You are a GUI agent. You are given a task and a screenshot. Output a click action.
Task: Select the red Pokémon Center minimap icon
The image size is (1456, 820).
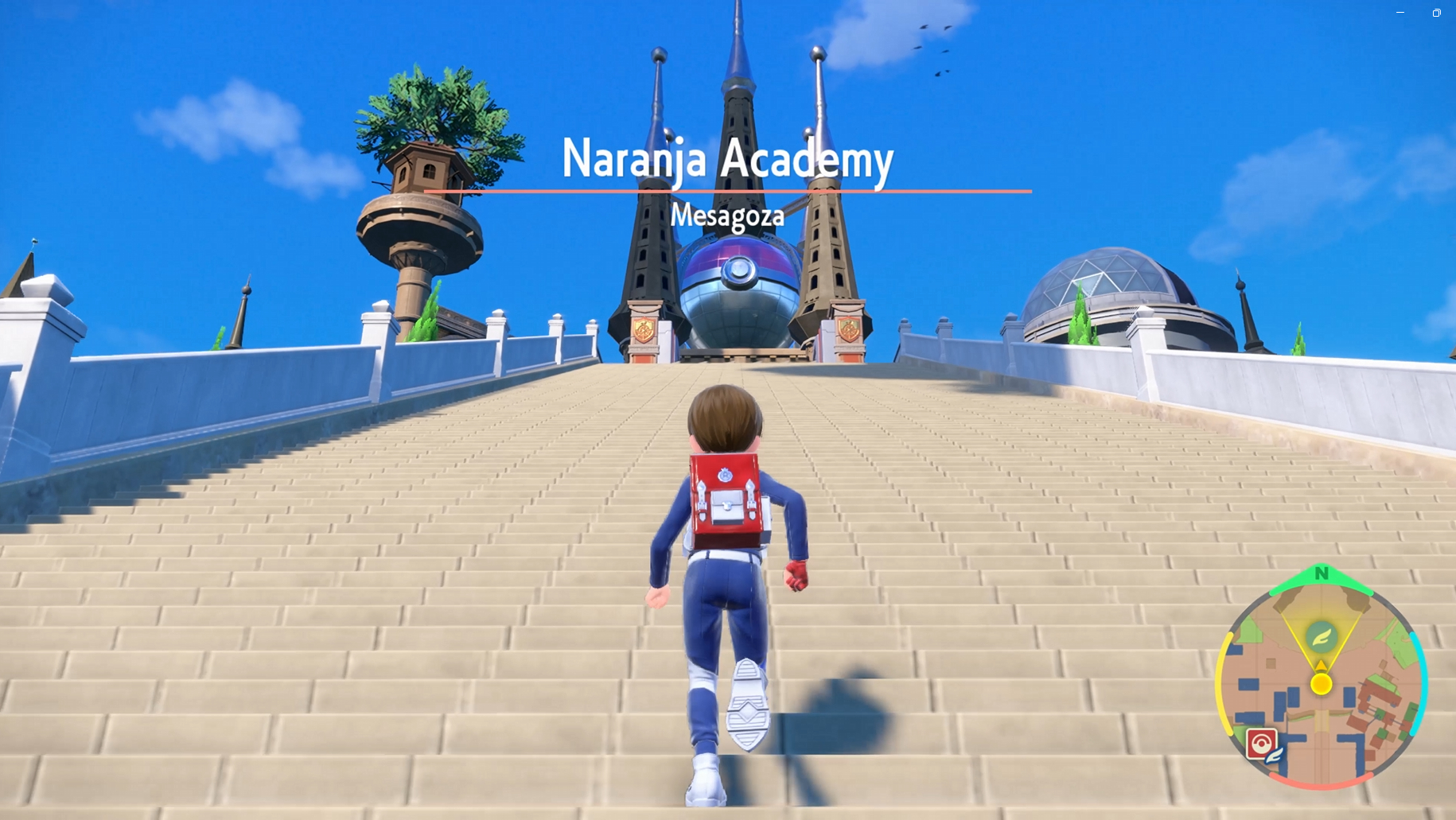click(1261, 744)
